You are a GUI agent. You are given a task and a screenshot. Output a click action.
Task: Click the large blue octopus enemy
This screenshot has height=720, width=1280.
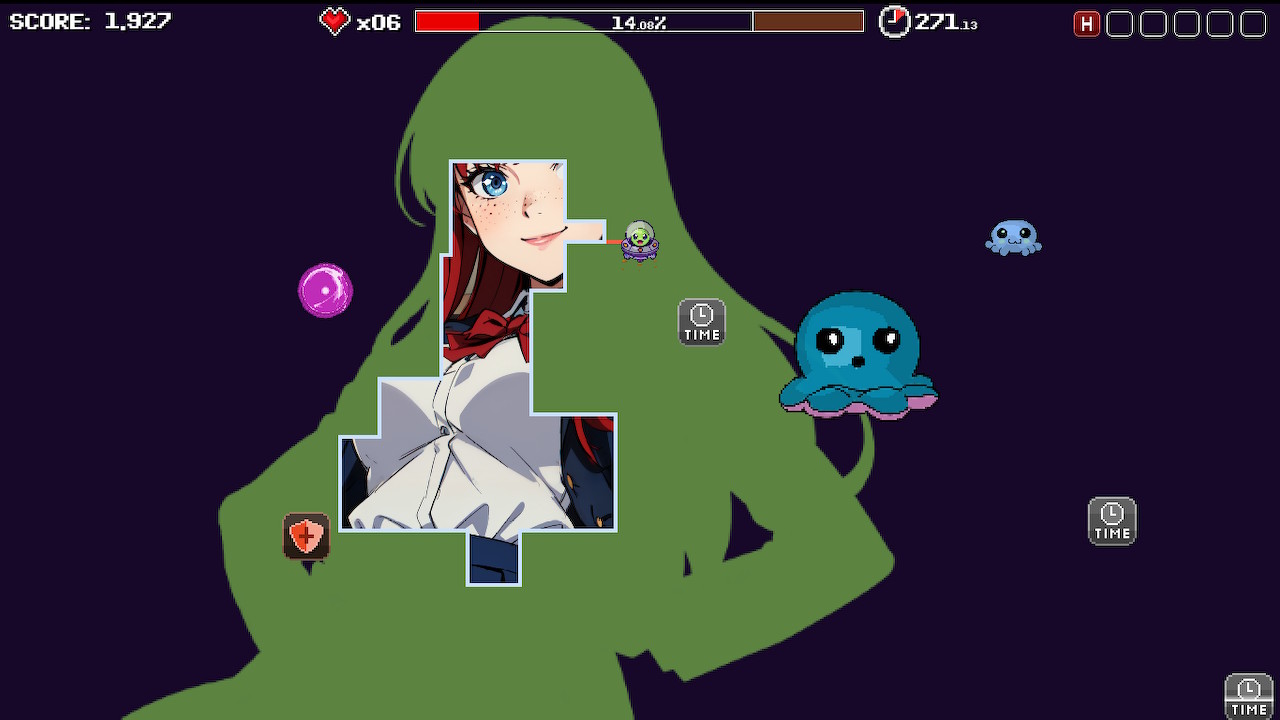coord(858,355)
